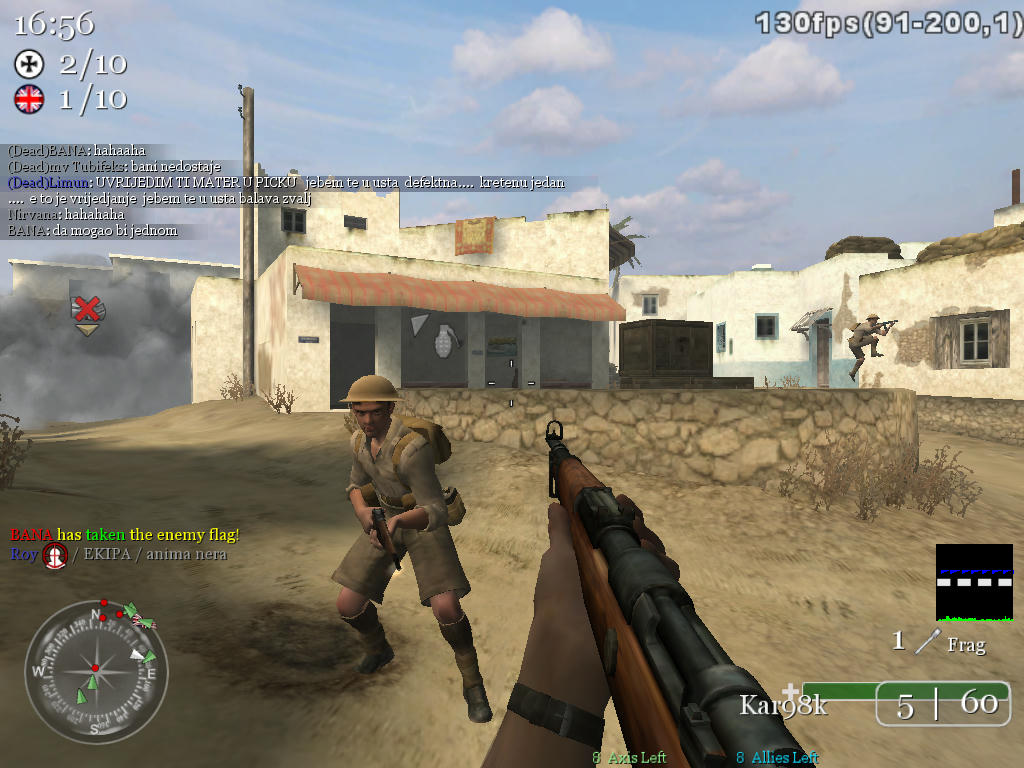The height and width of the screenshot is (768, 1024).
Task: Click the lagometer network graph
Action: (973, 582)
